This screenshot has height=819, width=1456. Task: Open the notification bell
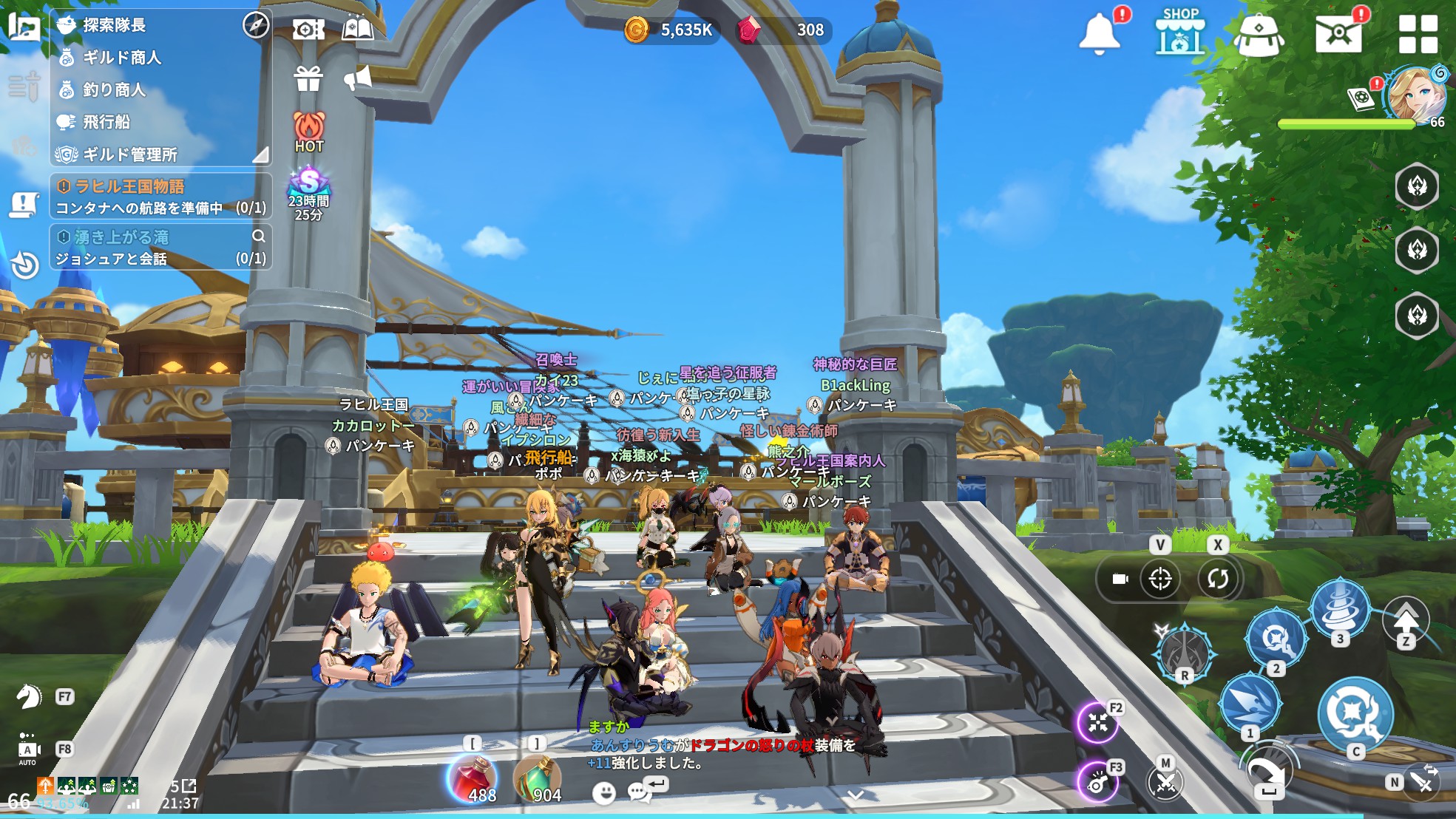coord(1100,34)
